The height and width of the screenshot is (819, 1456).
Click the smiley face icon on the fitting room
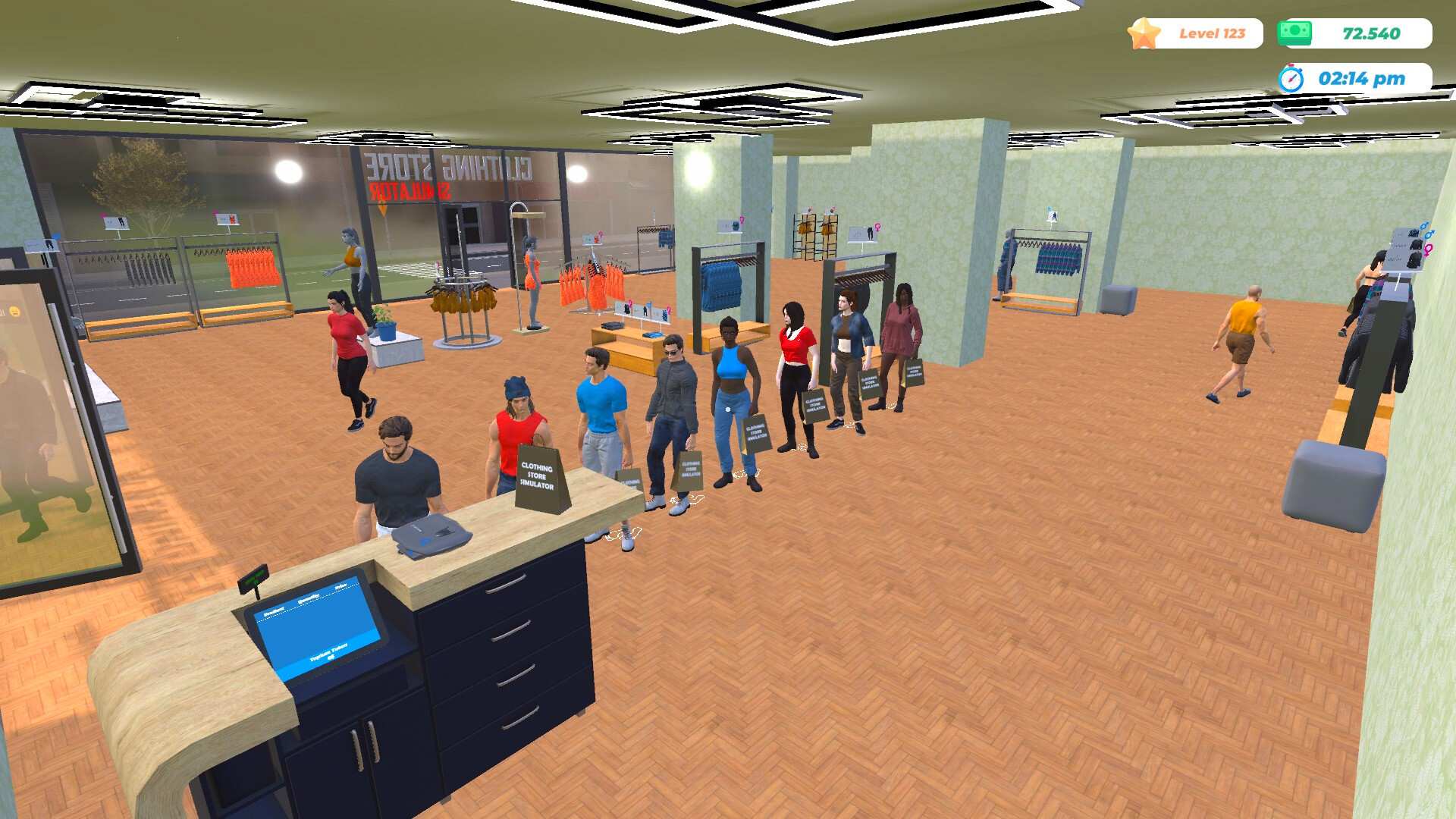point(14,311)
